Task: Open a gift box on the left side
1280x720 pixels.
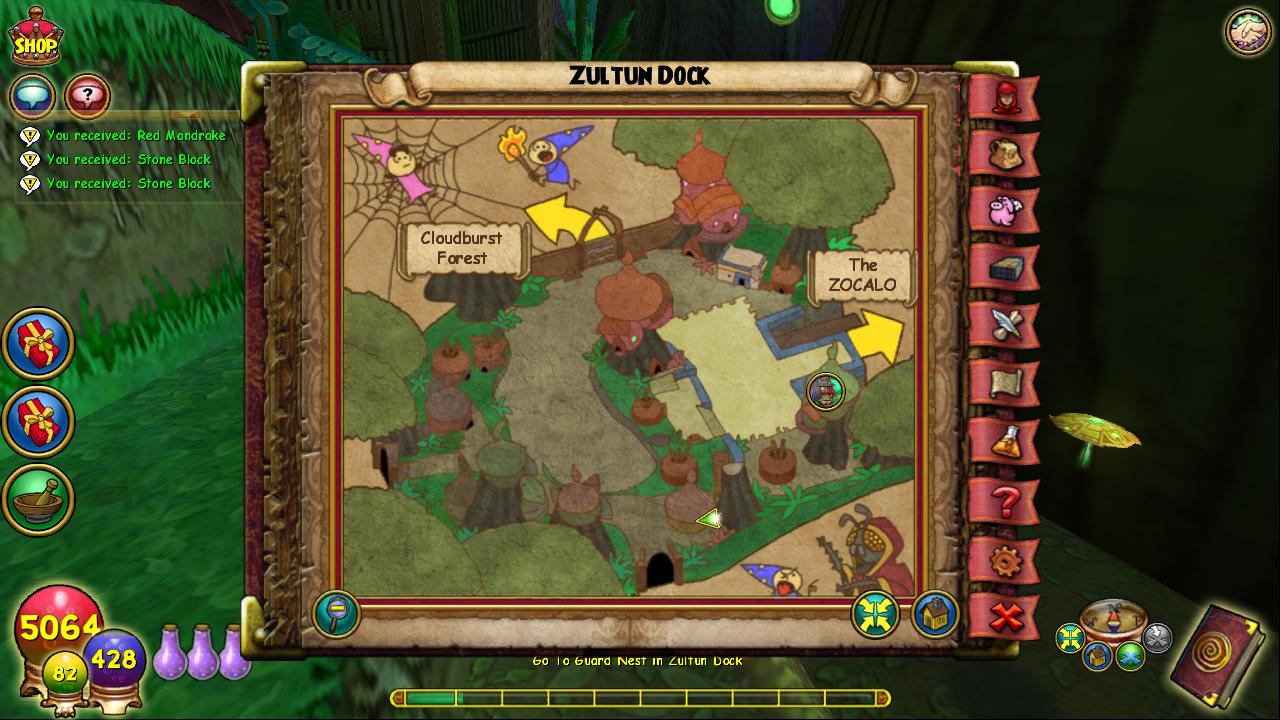Action: 38,342
